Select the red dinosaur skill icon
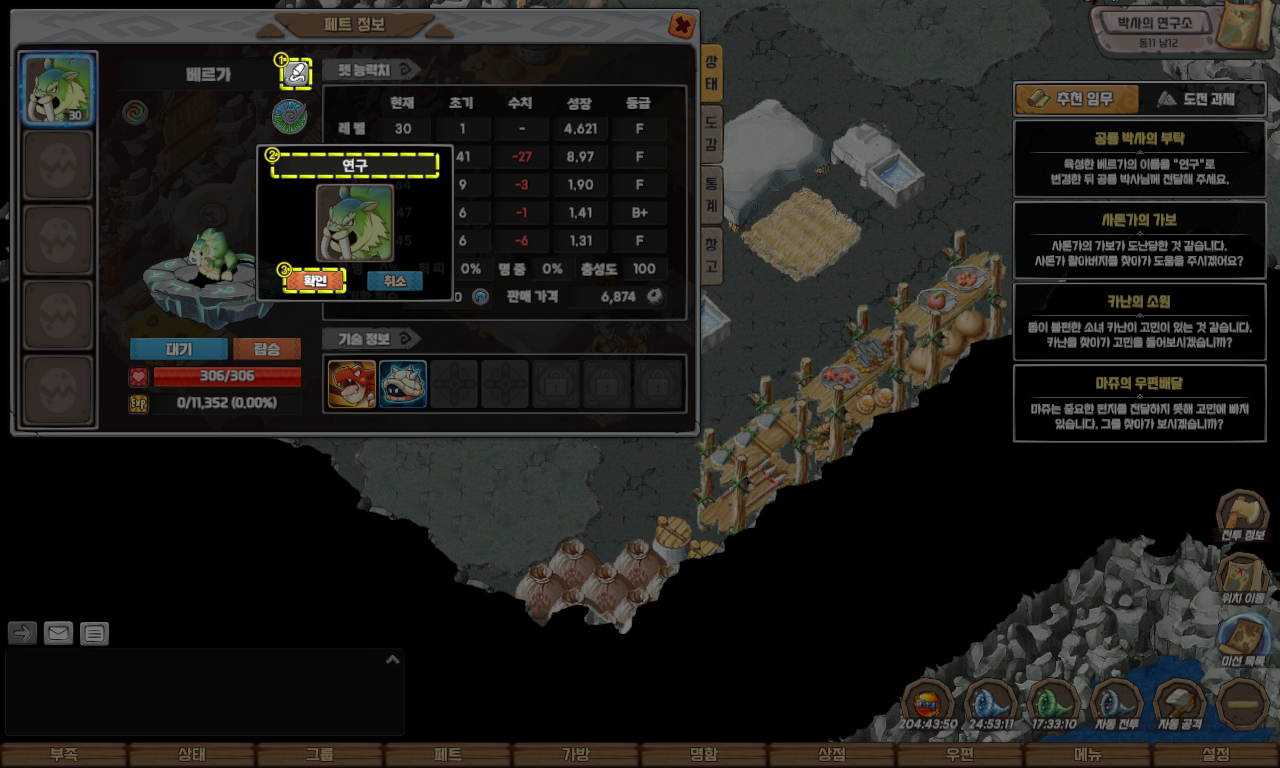 coord(352,384)
